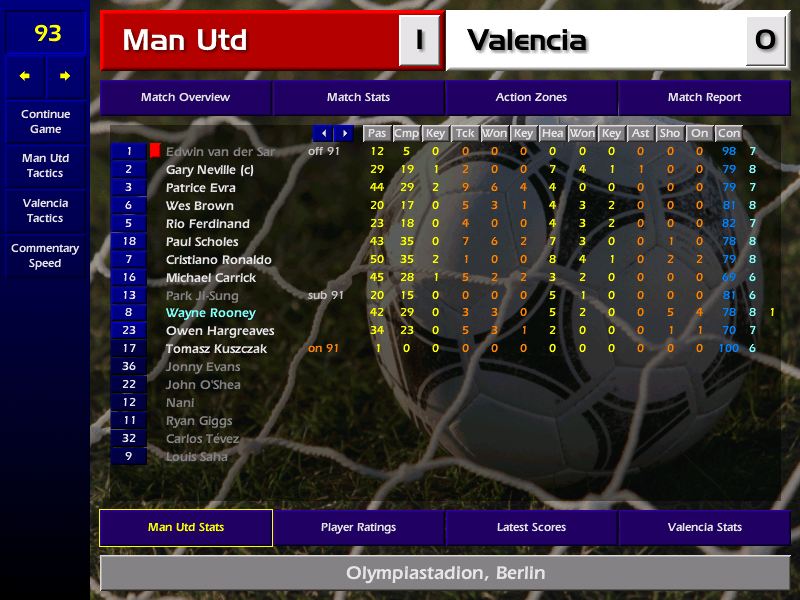Image resolution: width=800 pixels, height=600 pixels.
Task: Show the Match Stats tab
Action: [358, 98]
